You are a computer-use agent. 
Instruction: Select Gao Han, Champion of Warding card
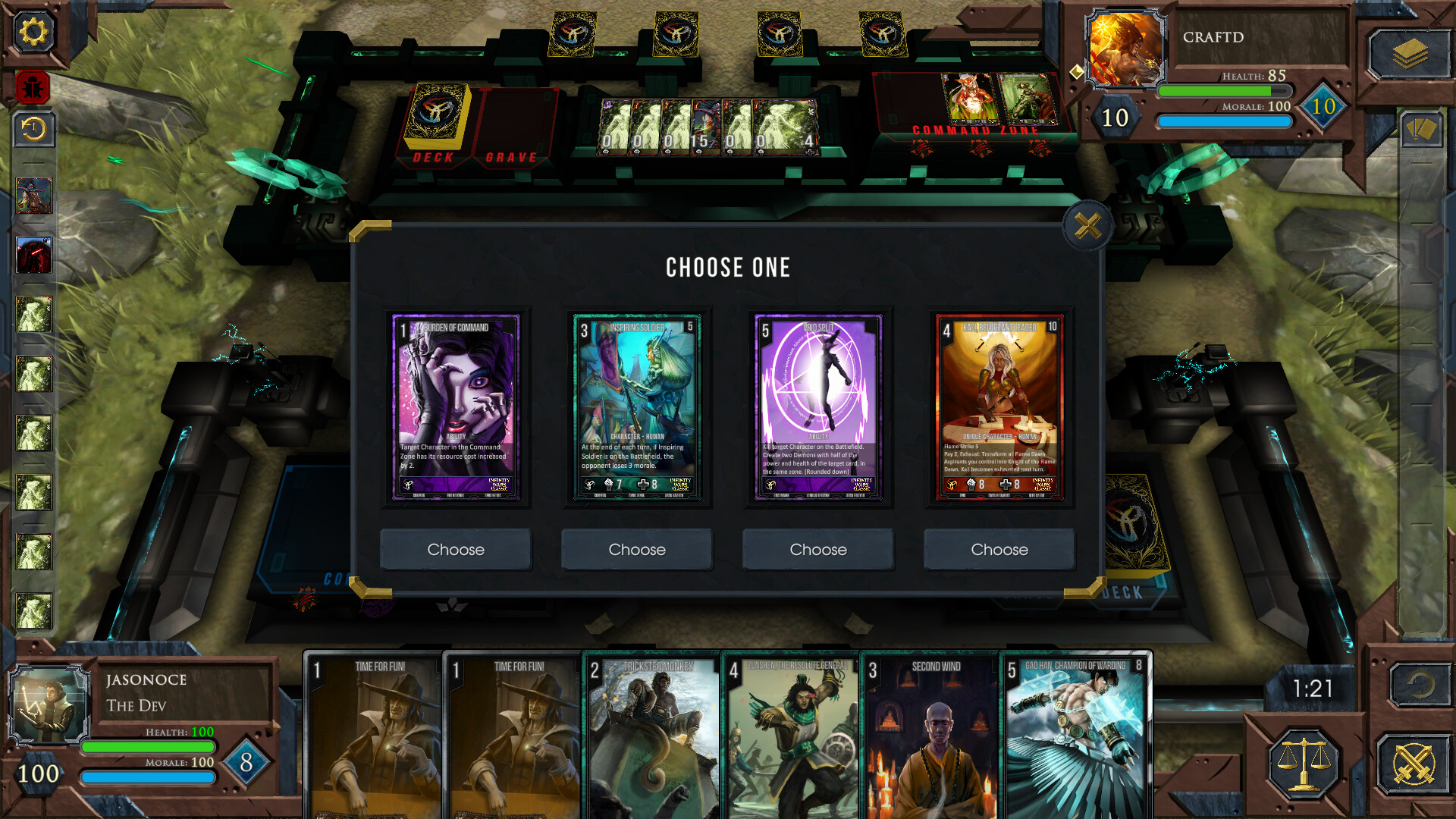point(1075,736)
